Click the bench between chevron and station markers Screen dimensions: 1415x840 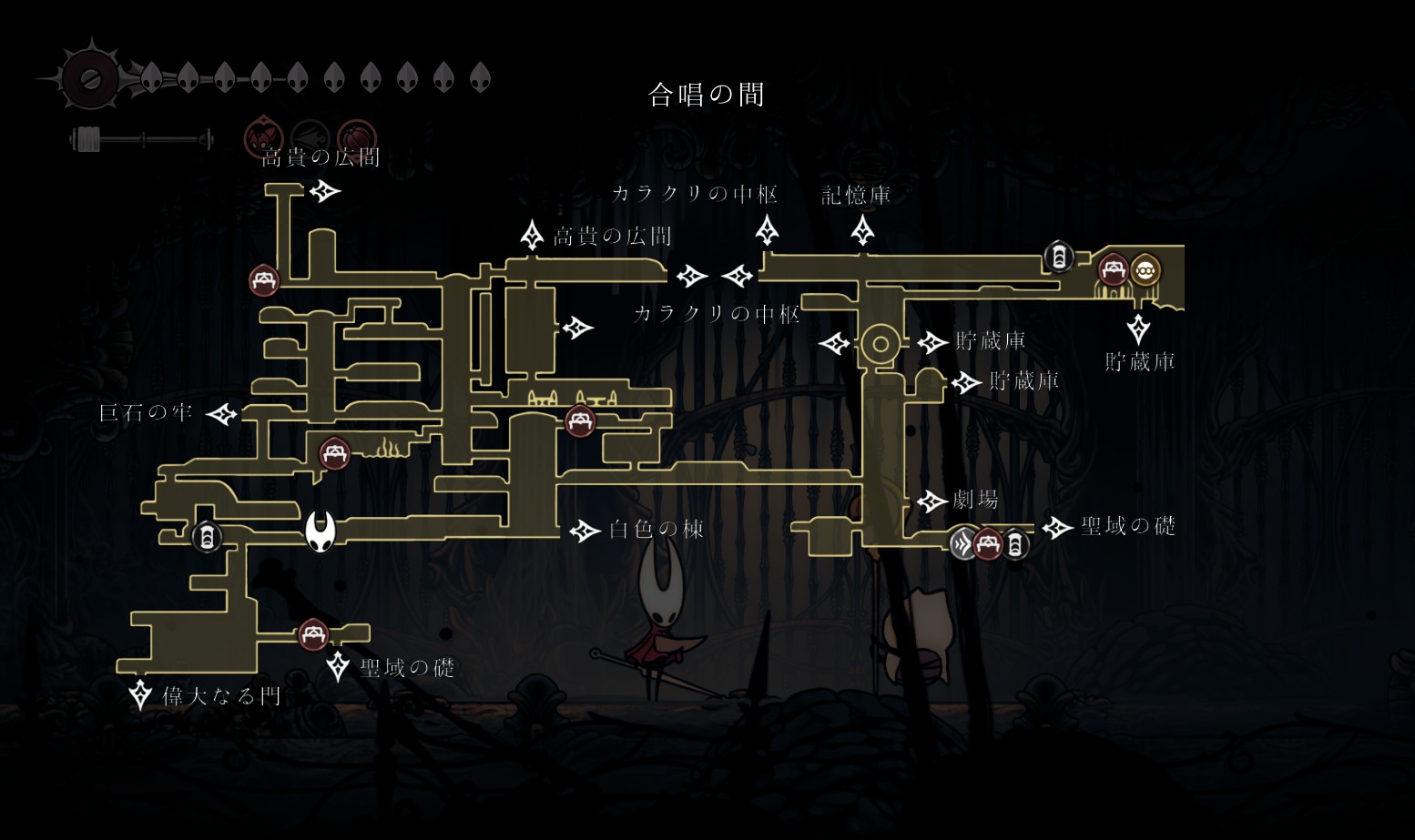[x=988, y=544]
